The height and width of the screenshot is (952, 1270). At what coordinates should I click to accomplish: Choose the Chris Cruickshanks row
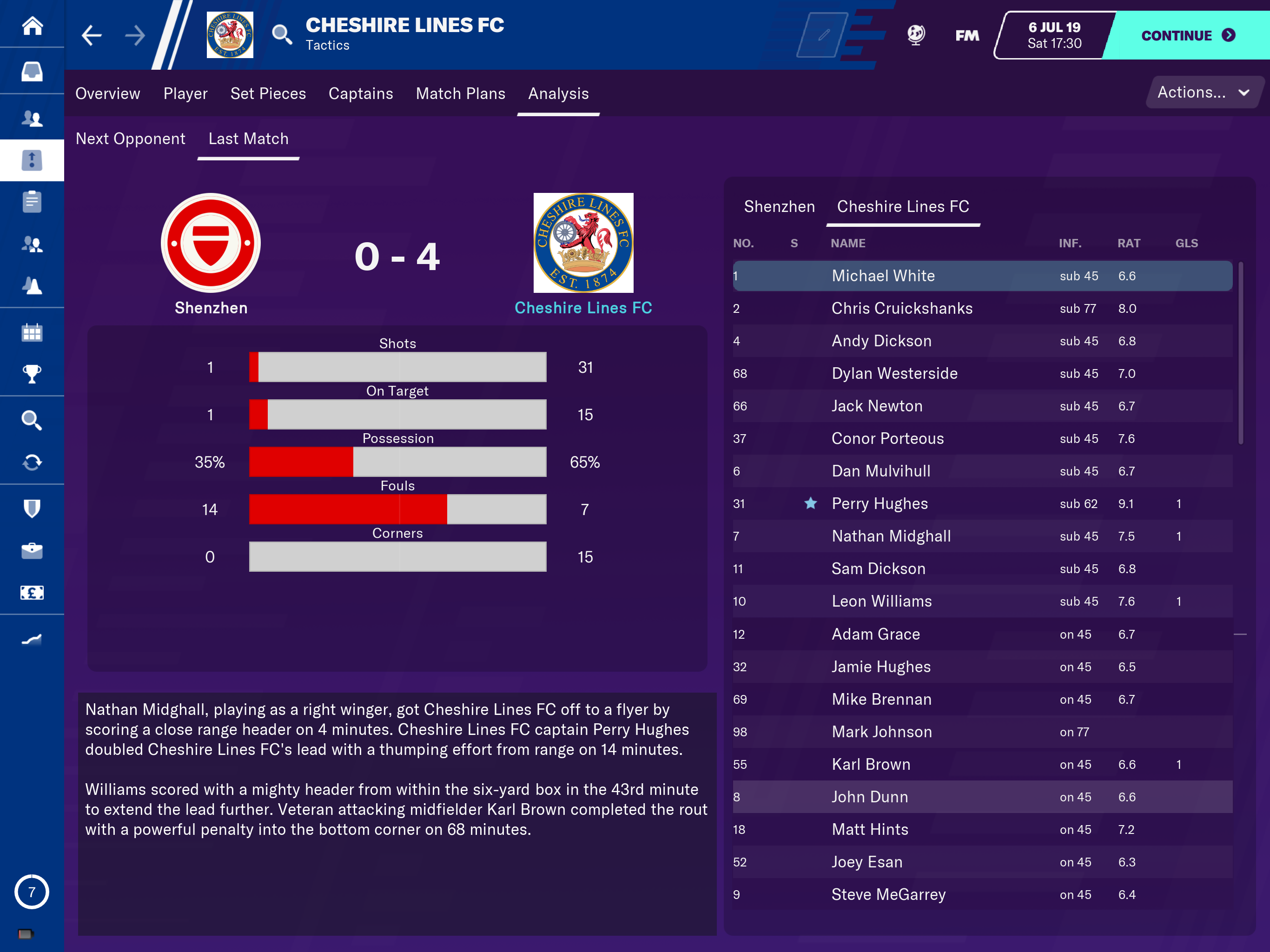pos(901,308)
